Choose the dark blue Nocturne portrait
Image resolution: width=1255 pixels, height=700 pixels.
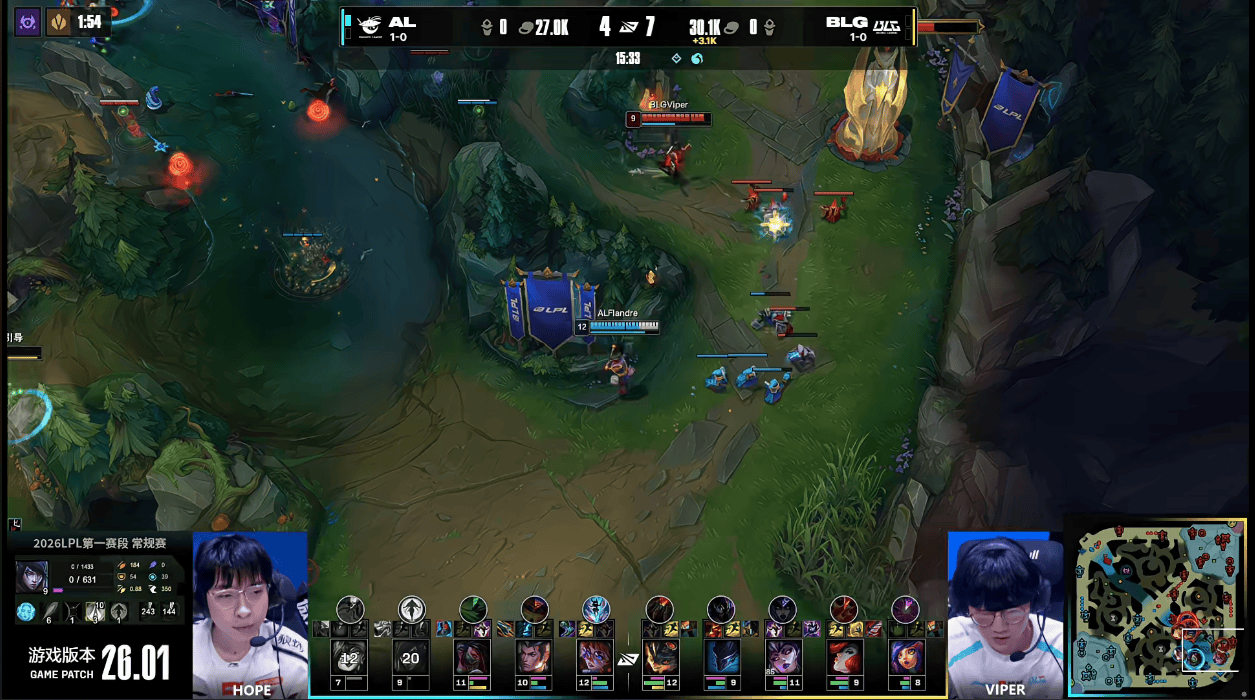tap(721, 658)
